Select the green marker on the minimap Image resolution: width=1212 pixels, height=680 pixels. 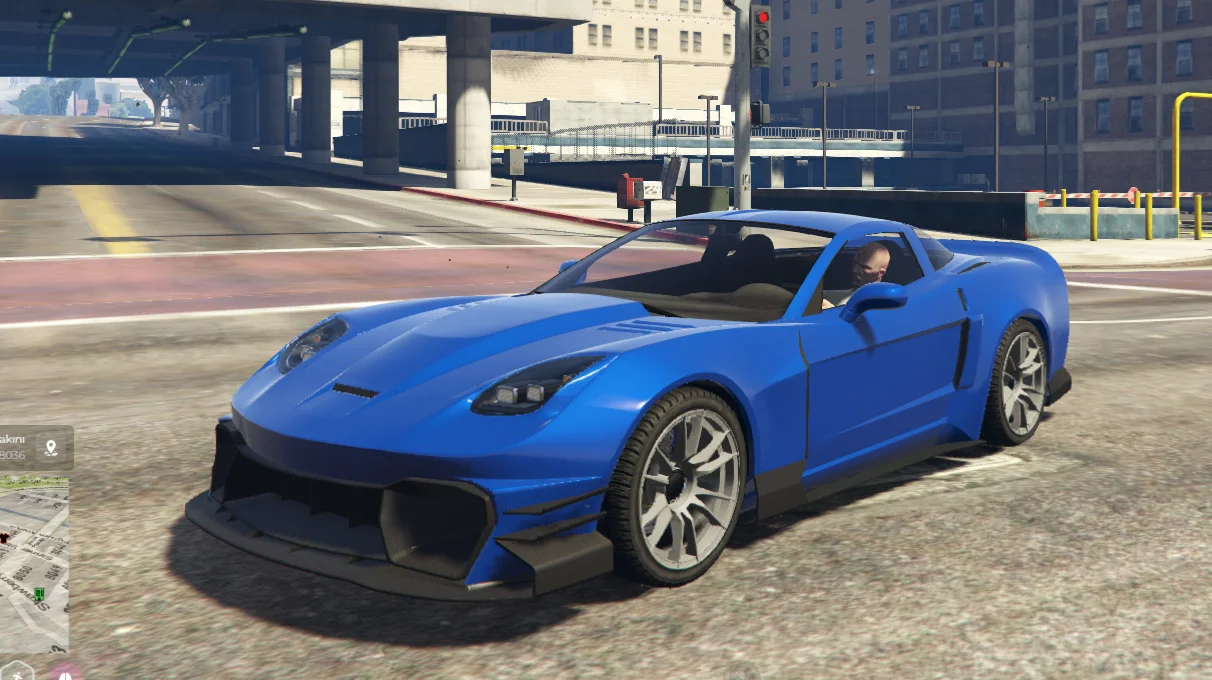pos(39,594)
